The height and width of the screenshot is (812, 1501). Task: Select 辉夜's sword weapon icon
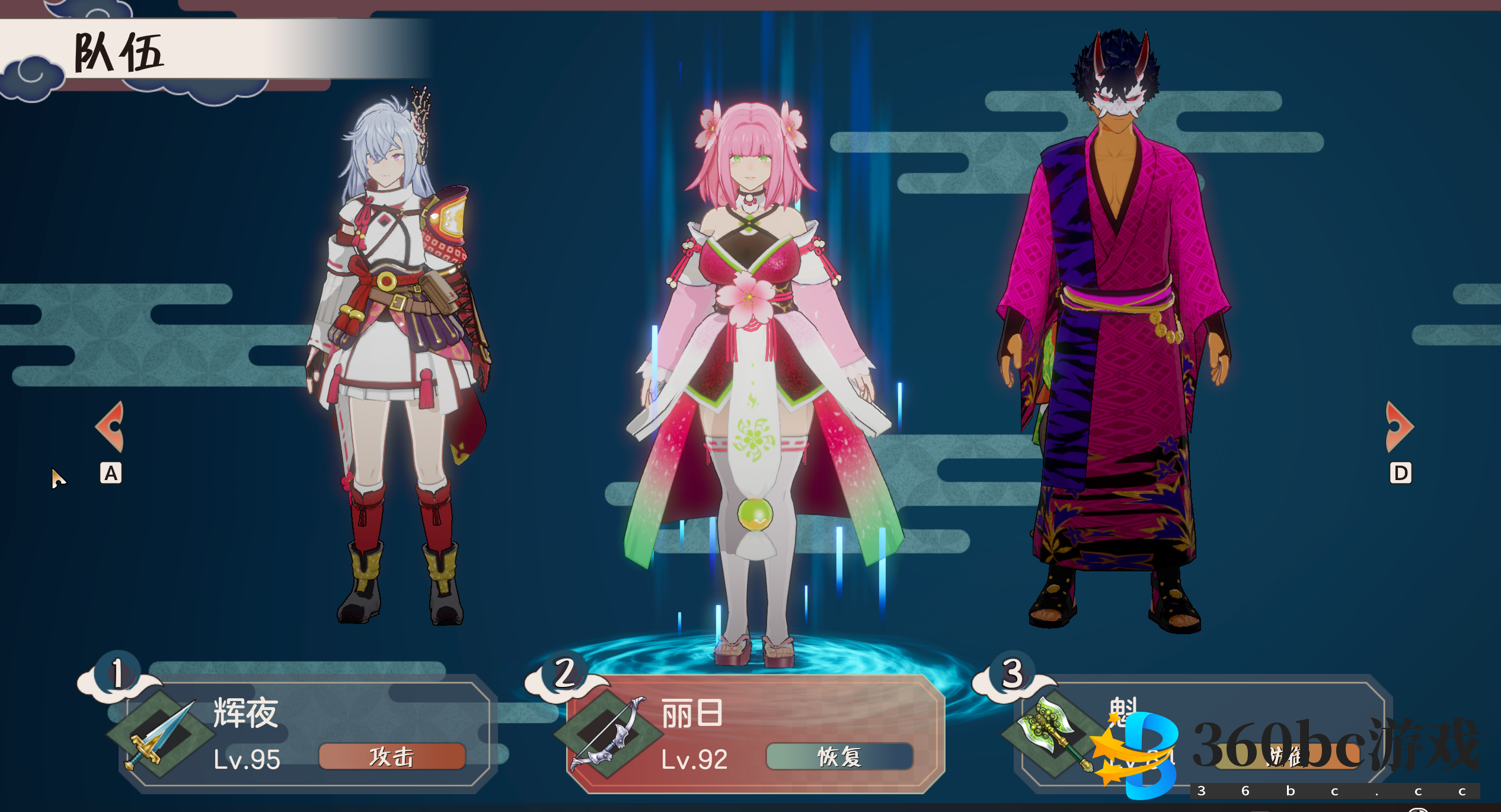click(160, 735)
